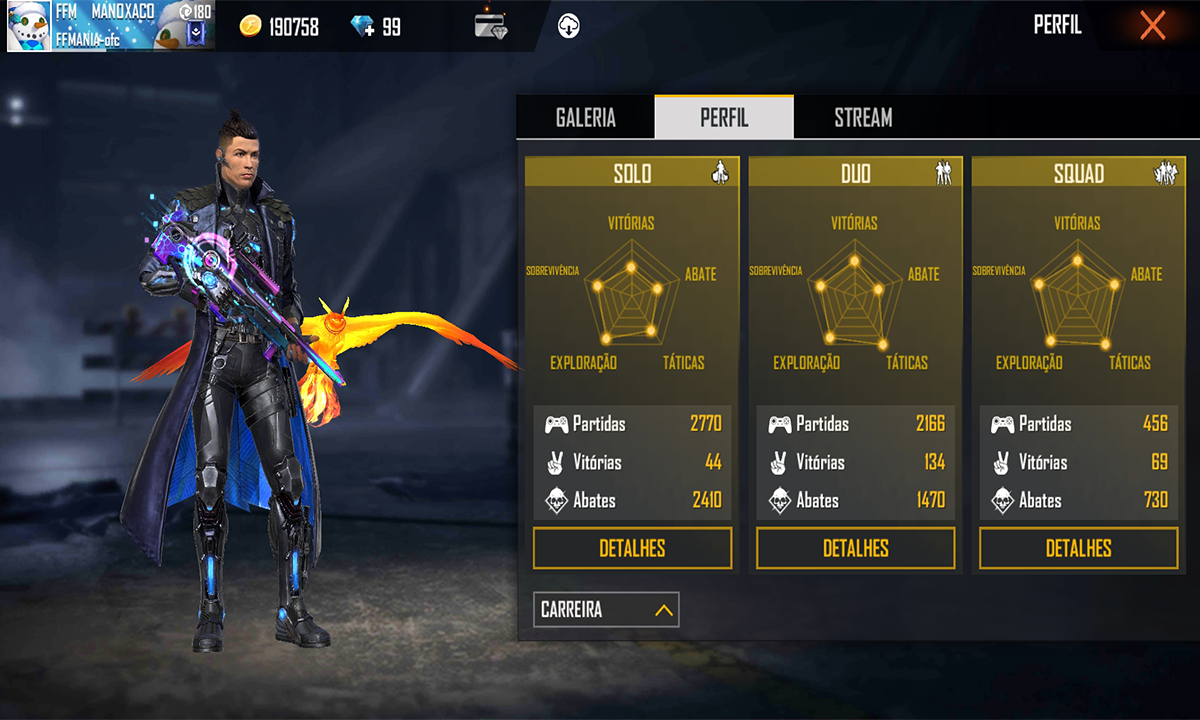Tap the gold coin balance icon
Viewport: 1200px width, 720px height.
(251, 27)
